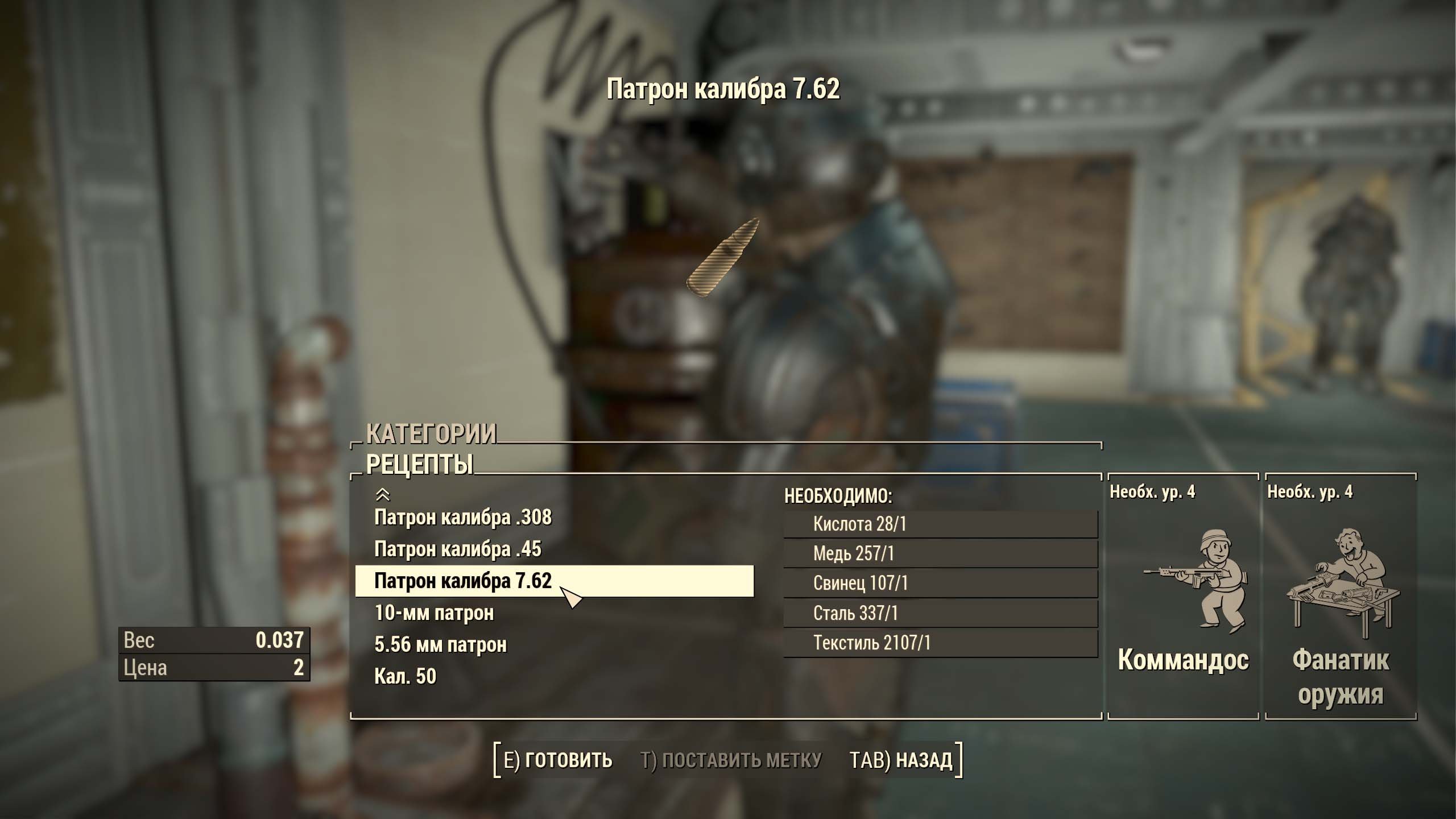Select the Медь 257/1 component row

(x=940, y=553)
